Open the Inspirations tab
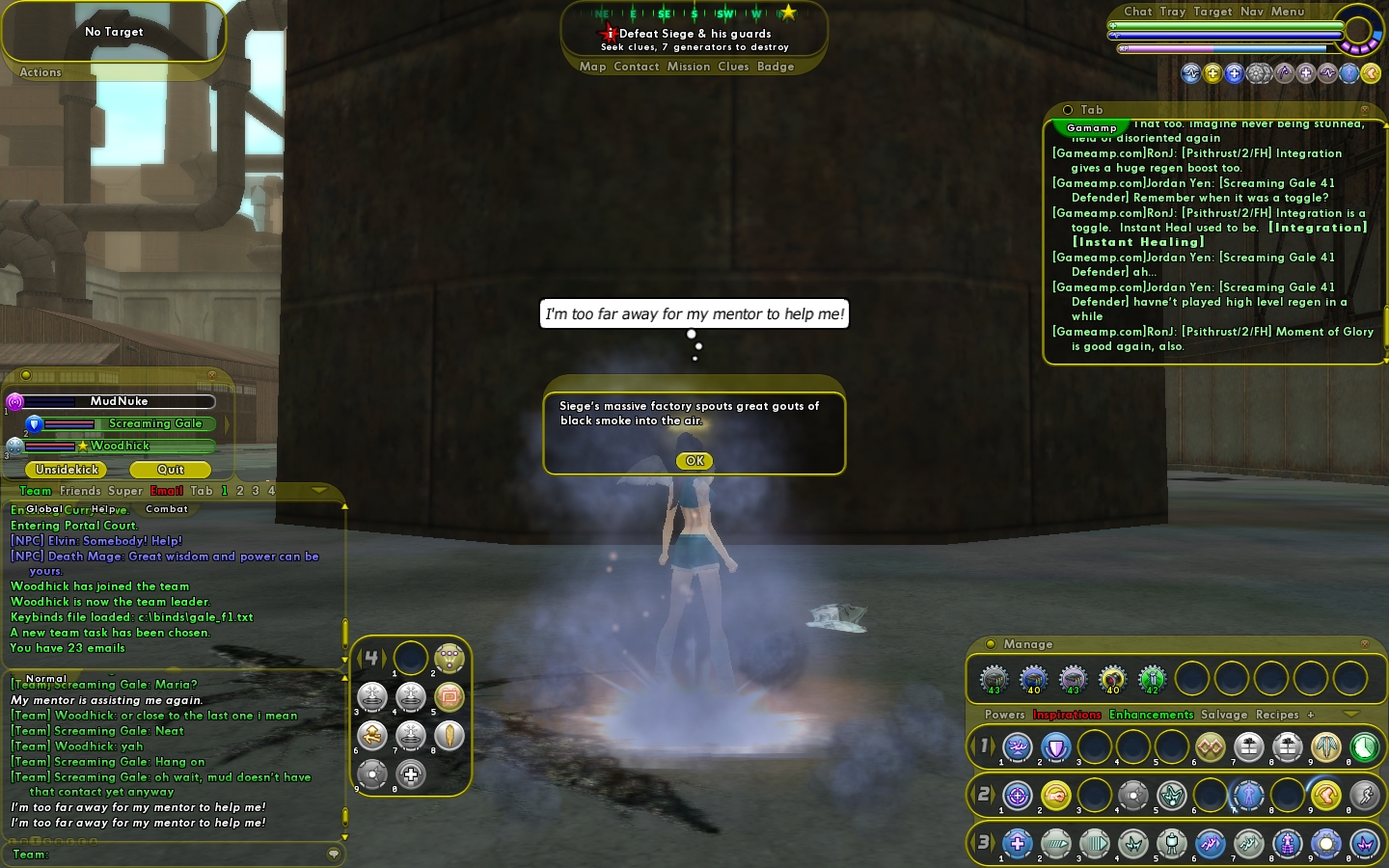This screenshot has height=868, width=1389. point(1067,715)
